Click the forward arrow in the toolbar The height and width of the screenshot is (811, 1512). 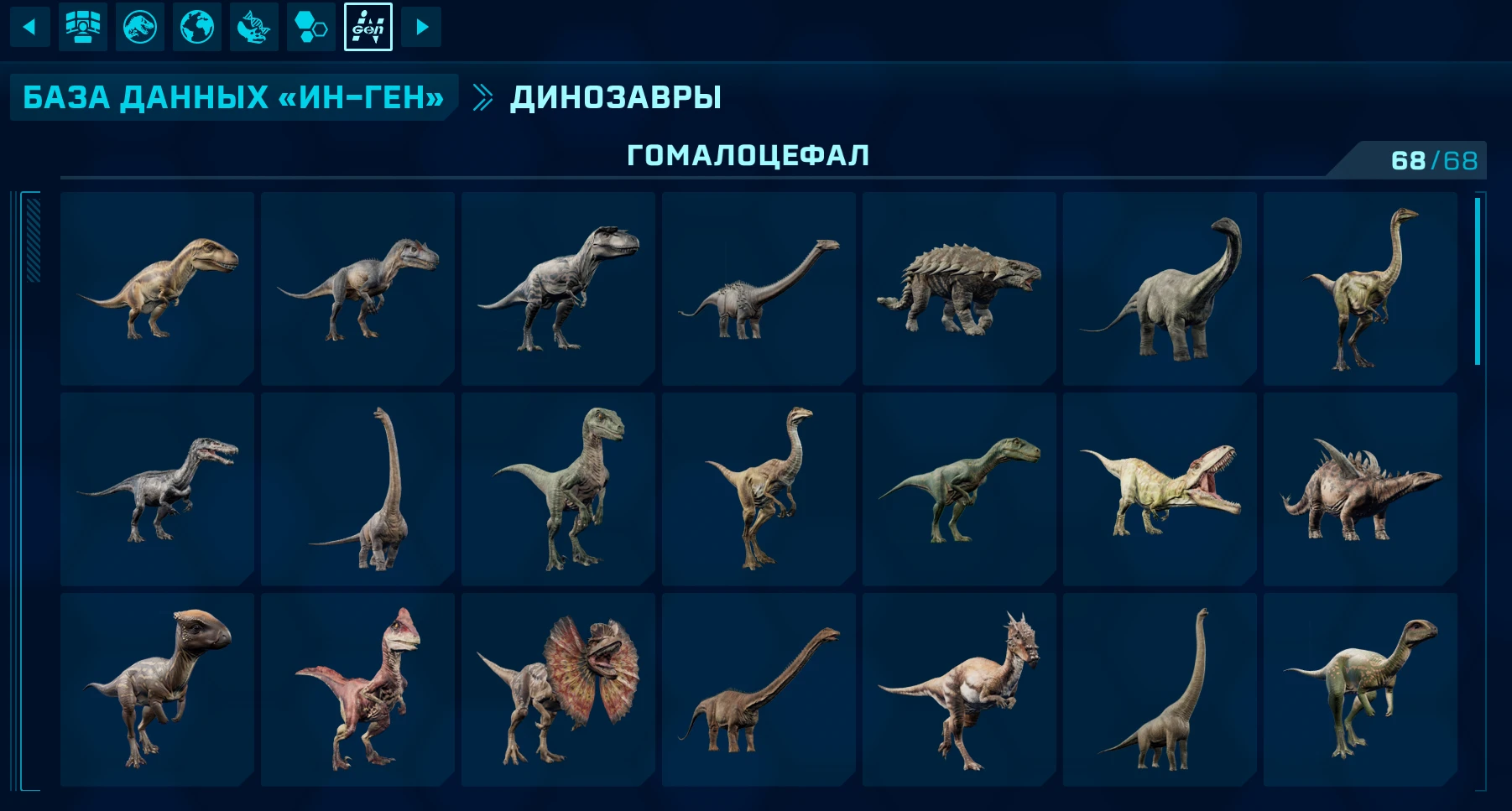coord(422,26)
